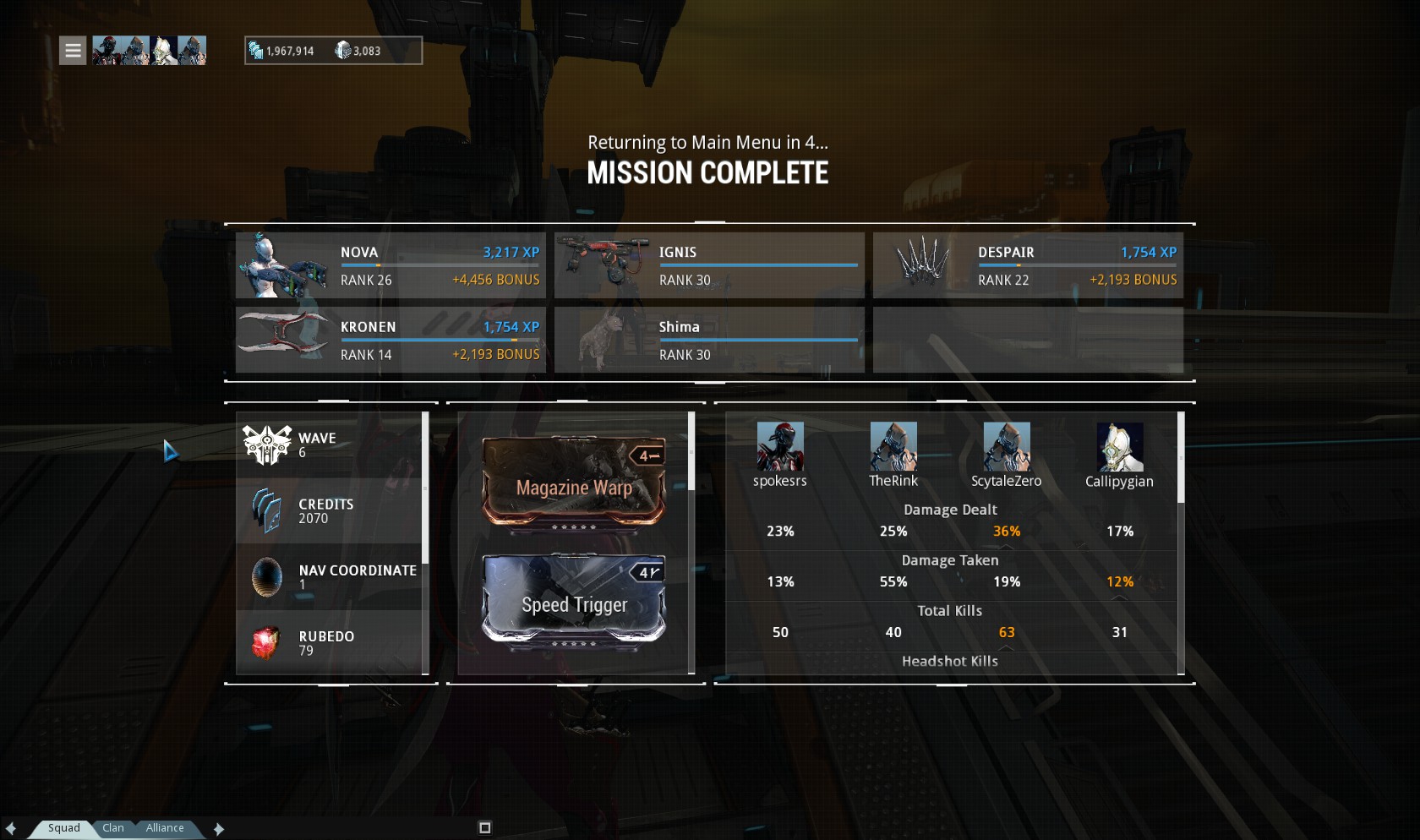
Task: Open Callipygian player portrait
Action: click(x=1119, y=446)
